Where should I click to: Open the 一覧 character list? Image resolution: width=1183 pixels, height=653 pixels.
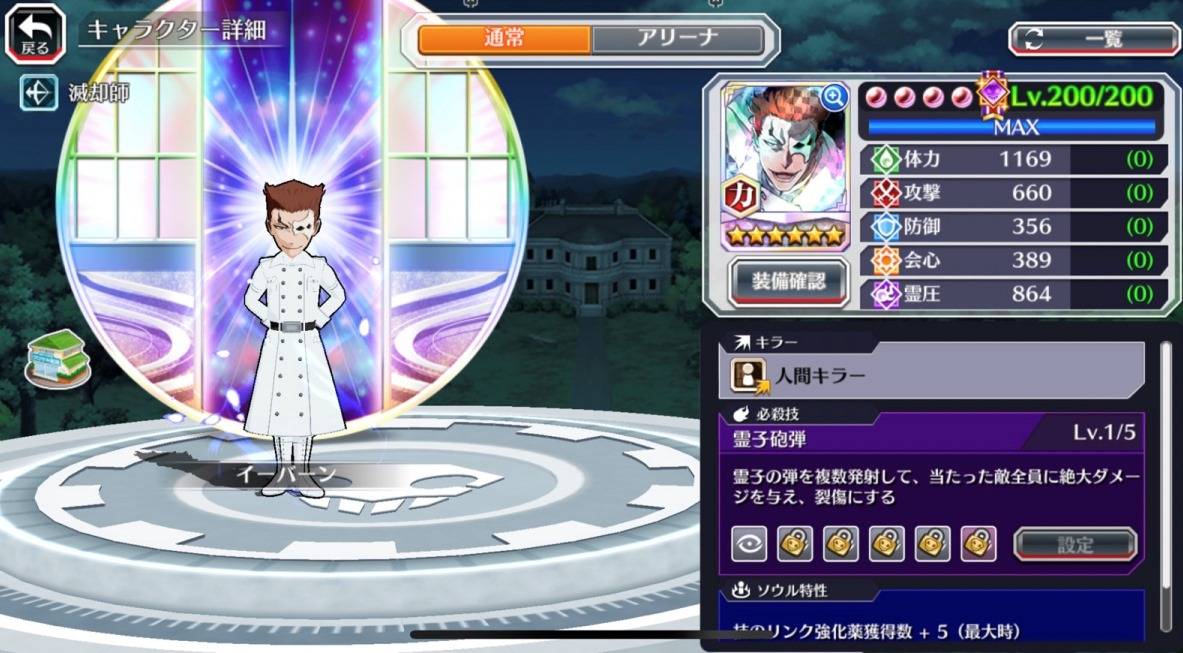click(x=1094, y=39)
